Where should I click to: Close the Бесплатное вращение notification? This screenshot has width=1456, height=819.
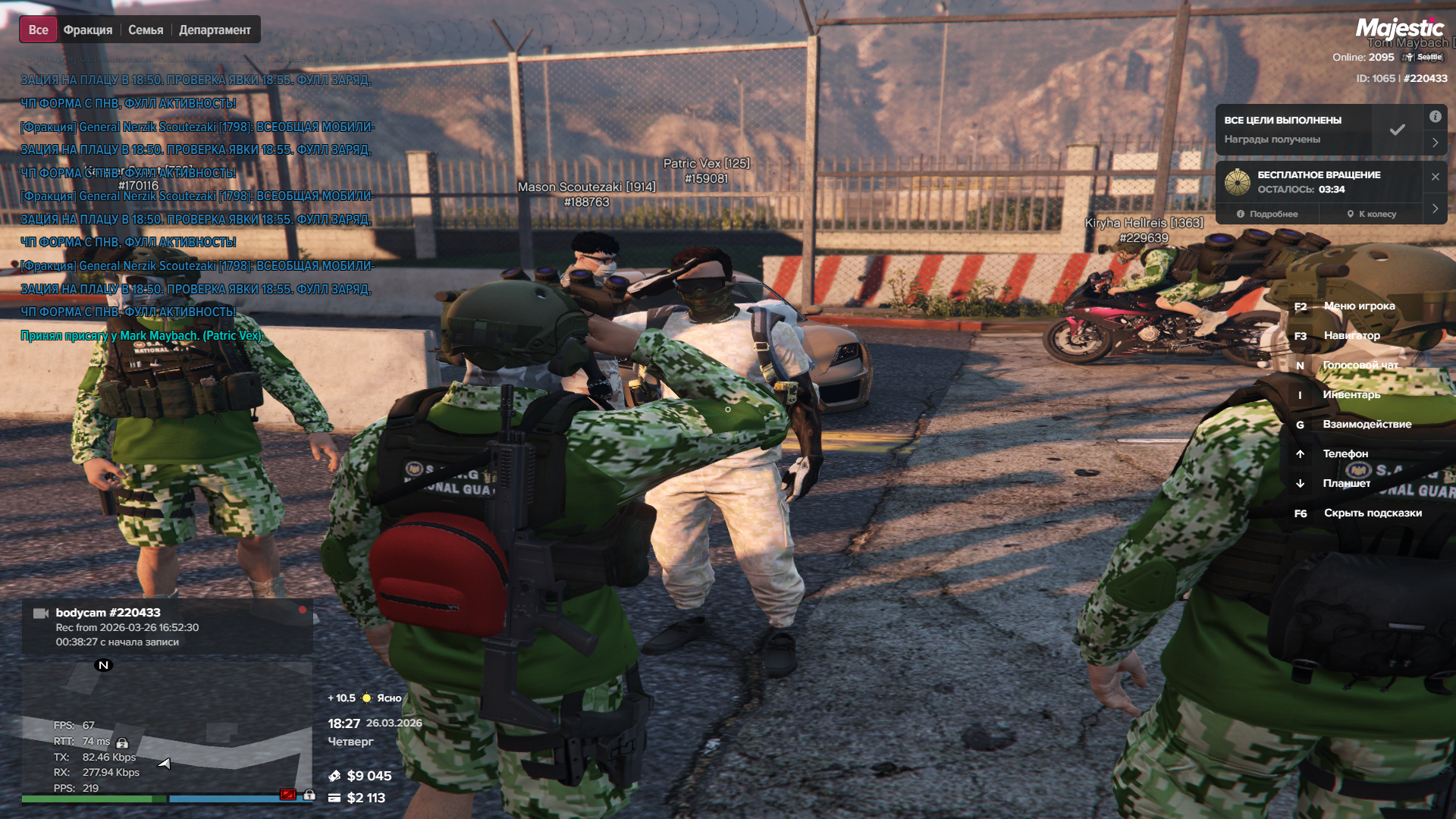1435,177
